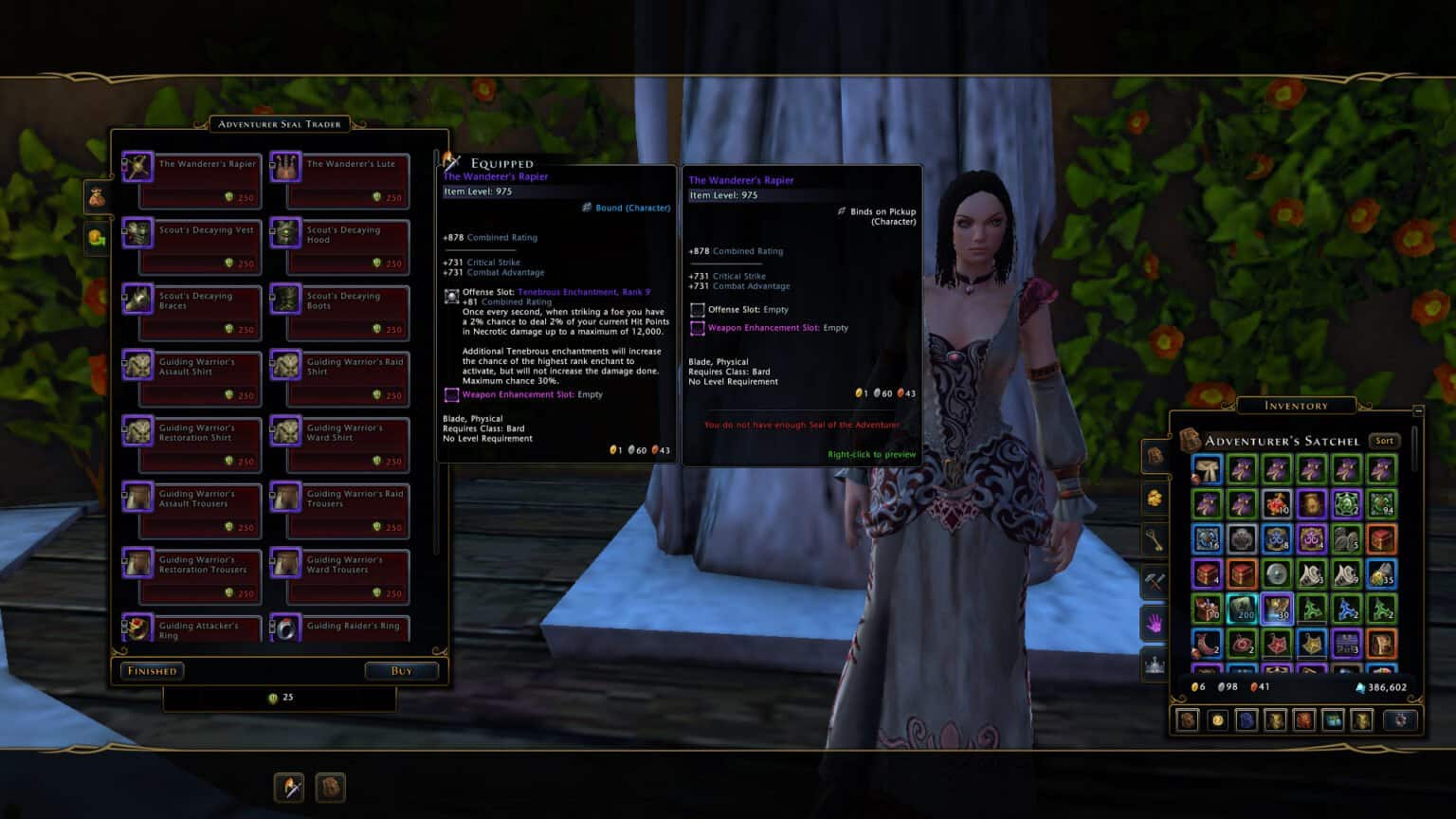Screen dimensions: 1456x819
Task: Click the pink glove icon in inventory sidebar
Action: (x=1156, y=624)
